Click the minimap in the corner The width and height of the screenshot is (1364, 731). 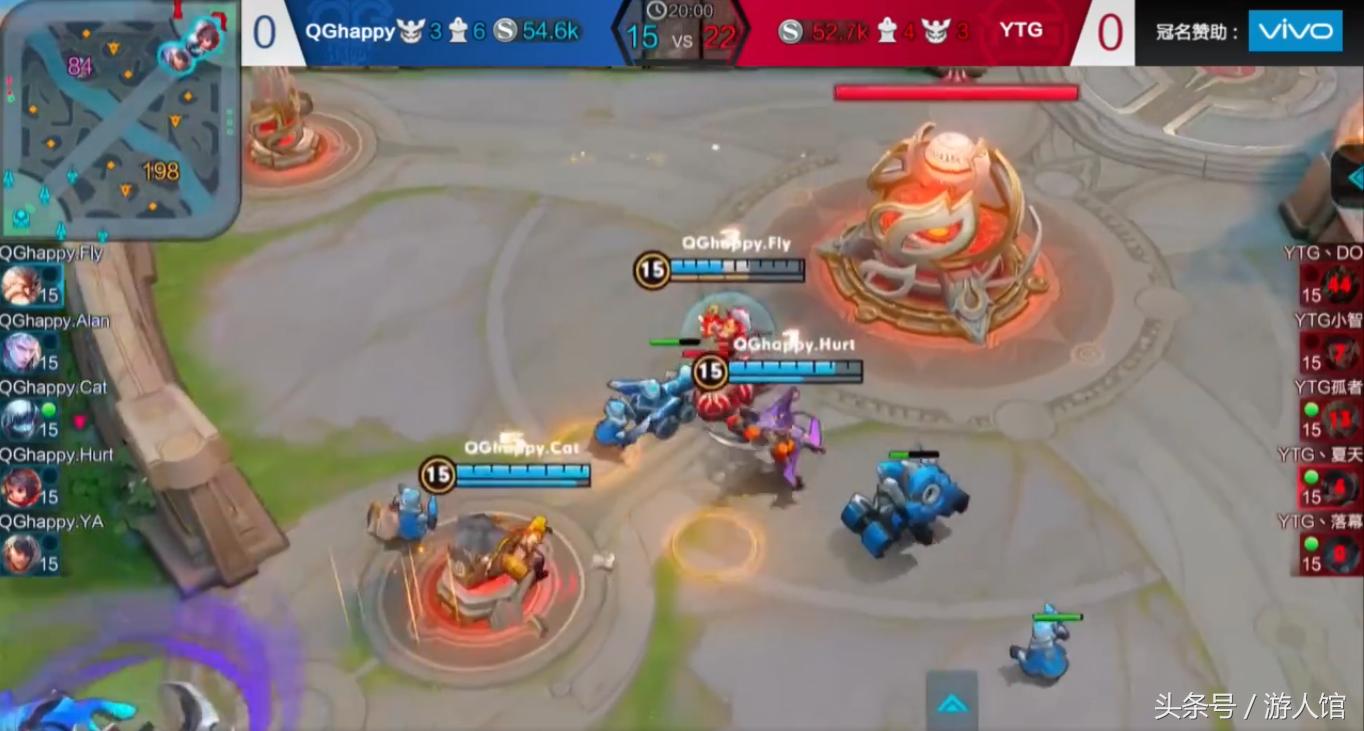click(x=120, y=118)
